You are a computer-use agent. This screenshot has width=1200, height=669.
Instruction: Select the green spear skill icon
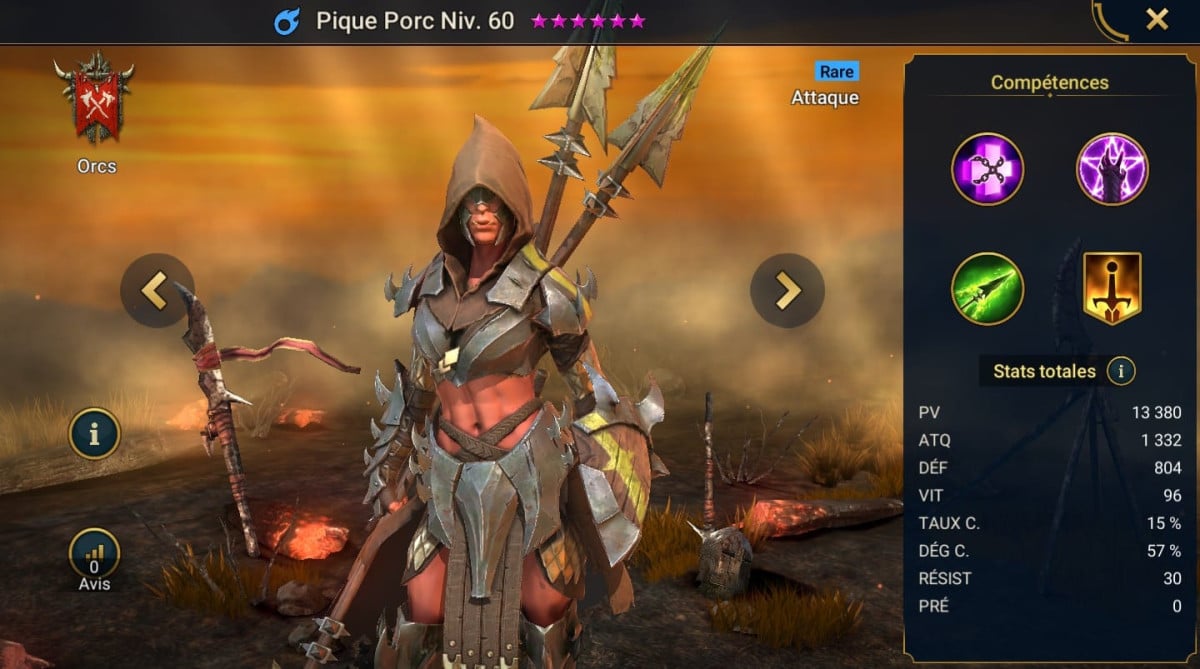[987, 289]
